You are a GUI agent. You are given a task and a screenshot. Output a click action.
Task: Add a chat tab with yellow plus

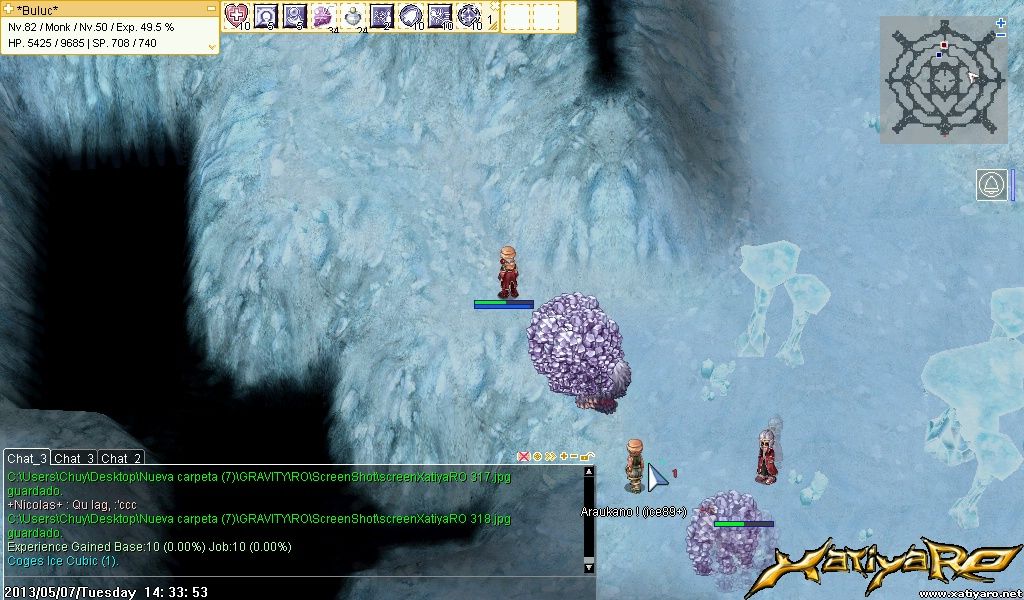point(562,457)
